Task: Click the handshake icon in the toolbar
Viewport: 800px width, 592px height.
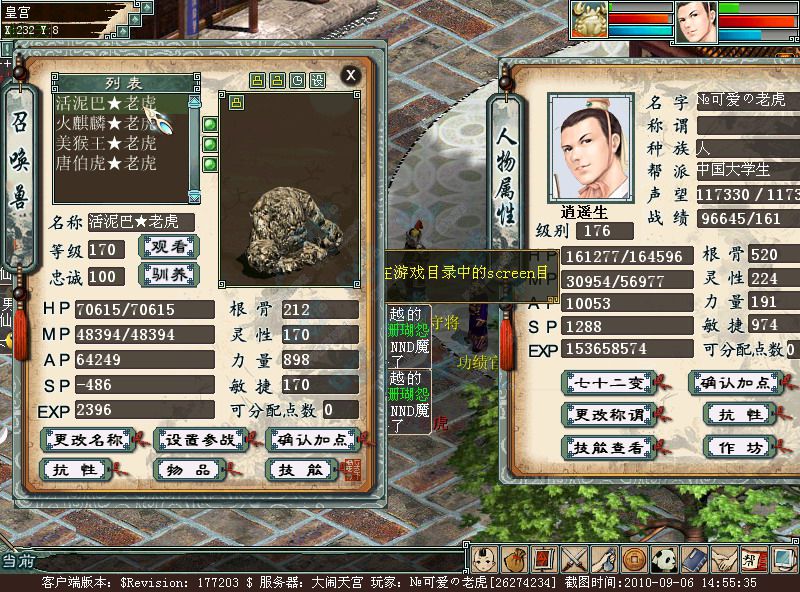Action: point(724,558)
